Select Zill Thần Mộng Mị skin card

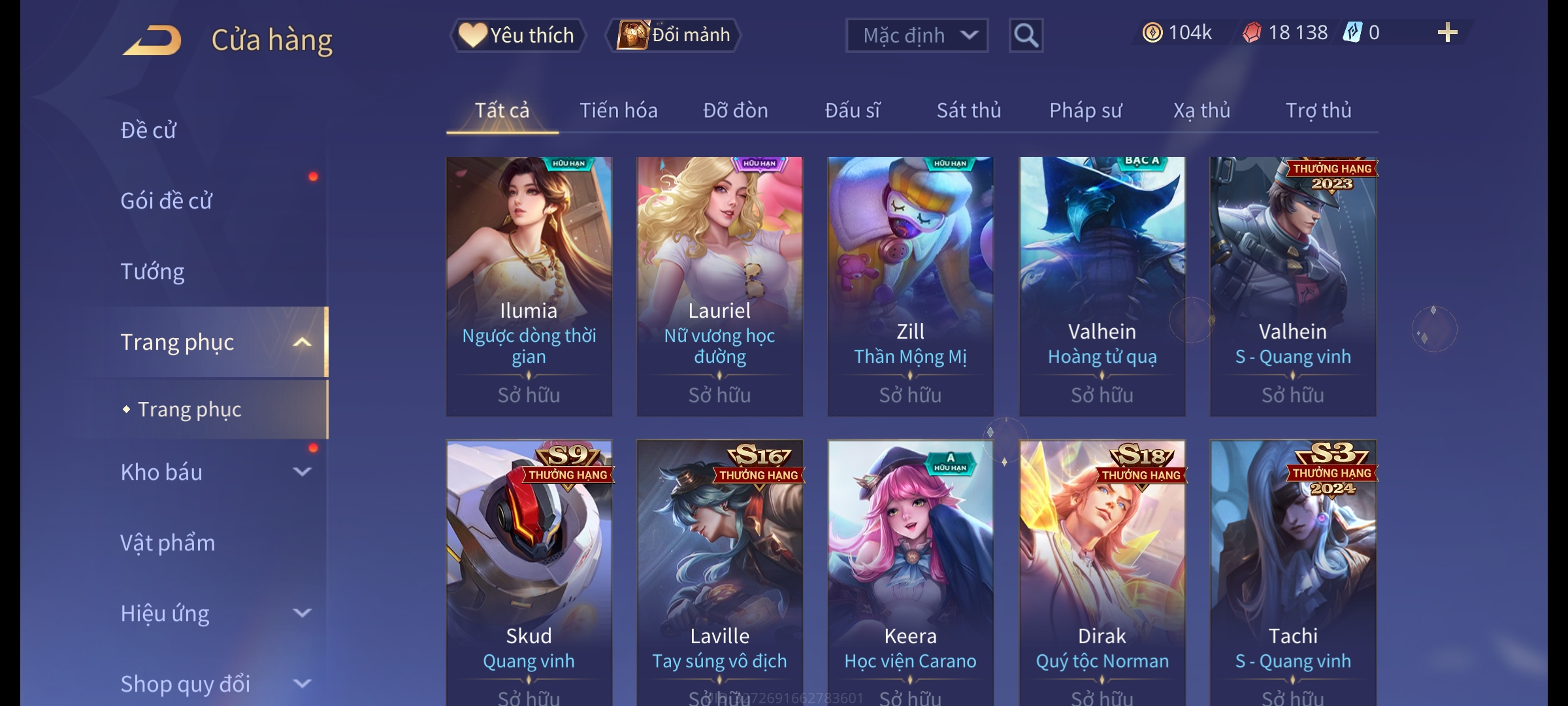[910, 286]
